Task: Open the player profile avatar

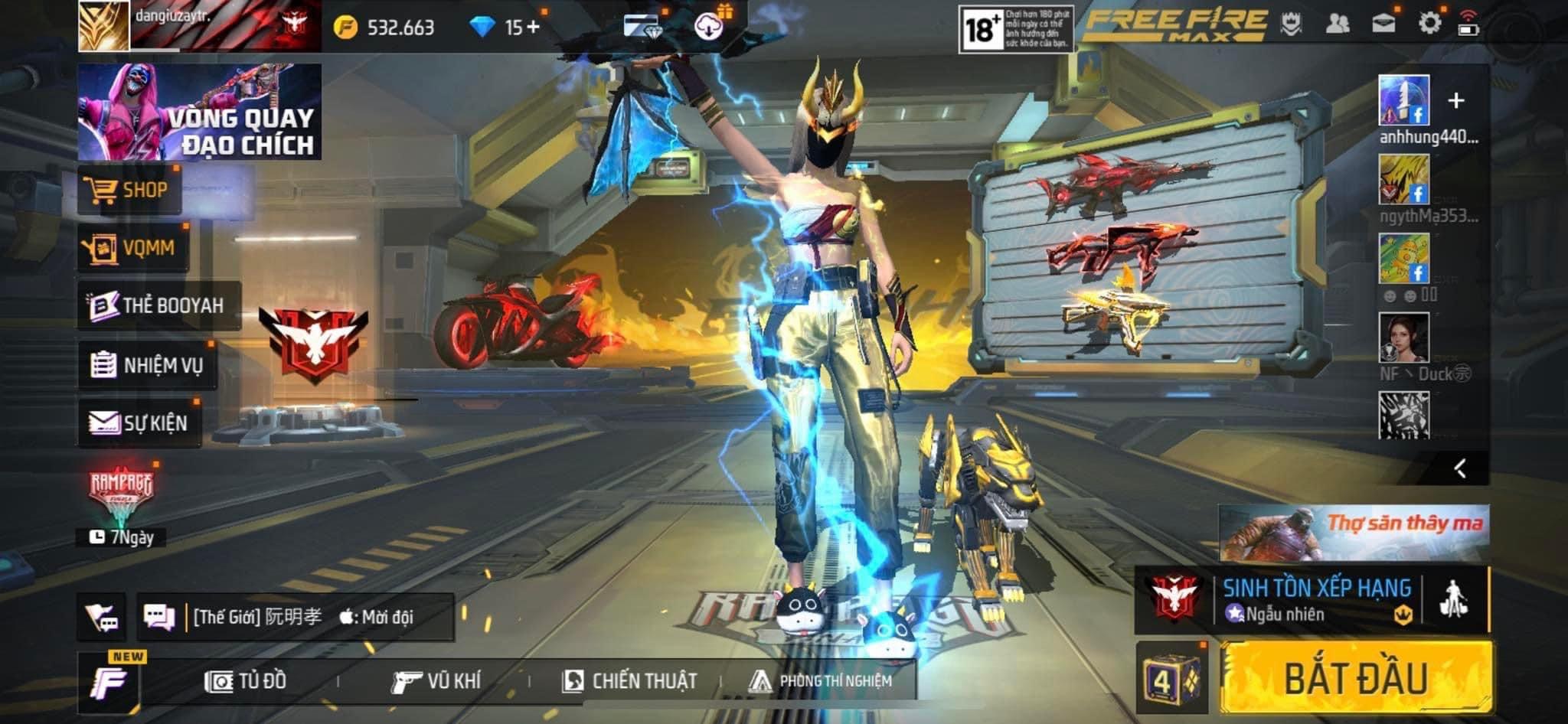Action: (x=103, y=26)
